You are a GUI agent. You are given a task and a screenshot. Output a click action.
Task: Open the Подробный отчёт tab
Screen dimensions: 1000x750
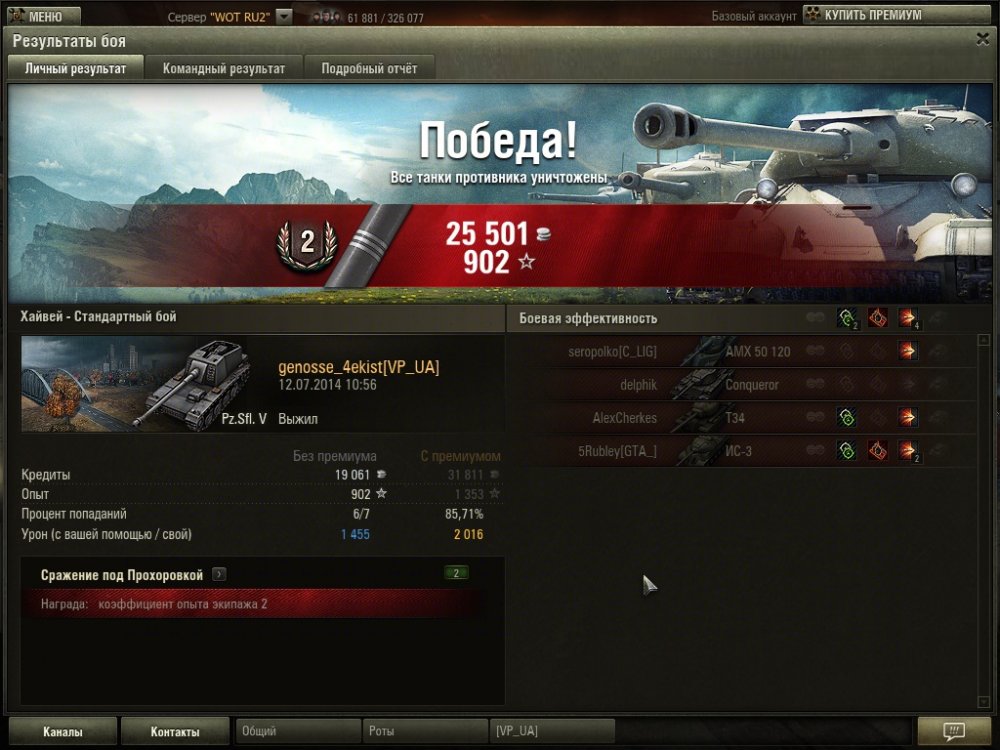(369, 68)
